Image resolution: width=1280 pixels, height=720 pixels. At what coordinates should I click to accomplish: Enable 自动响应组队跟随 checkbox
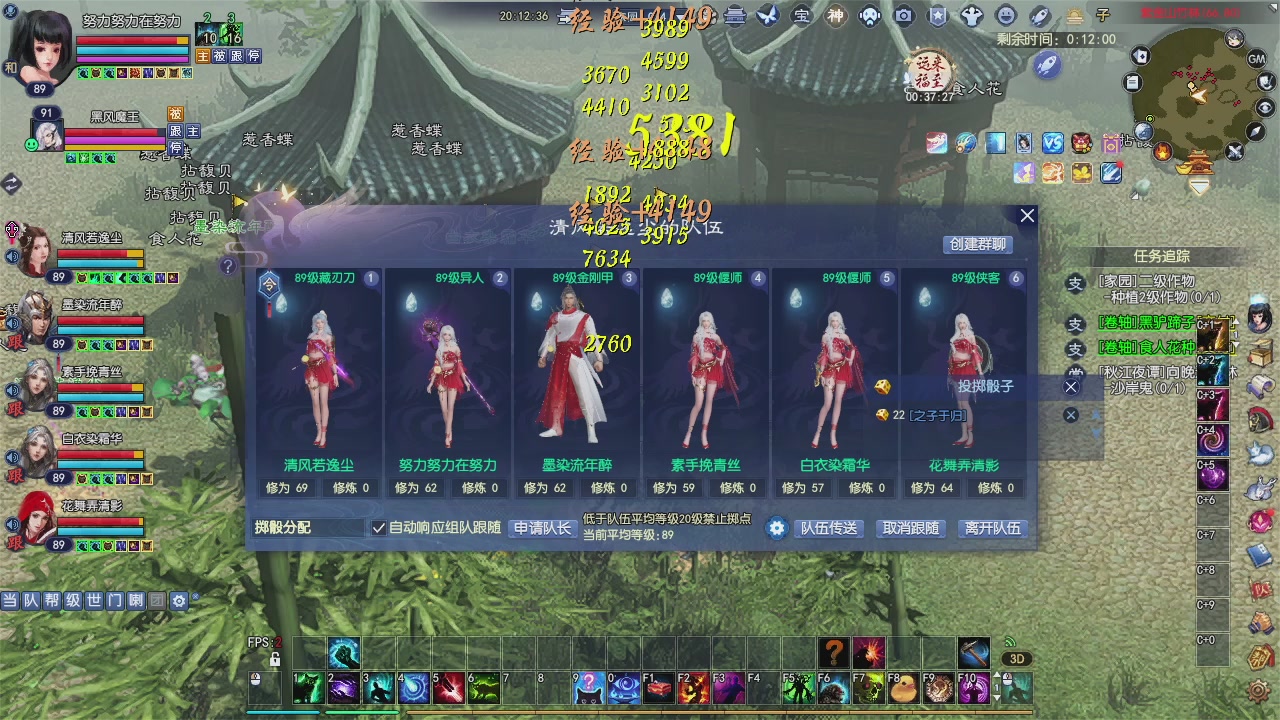coord(378,527)
